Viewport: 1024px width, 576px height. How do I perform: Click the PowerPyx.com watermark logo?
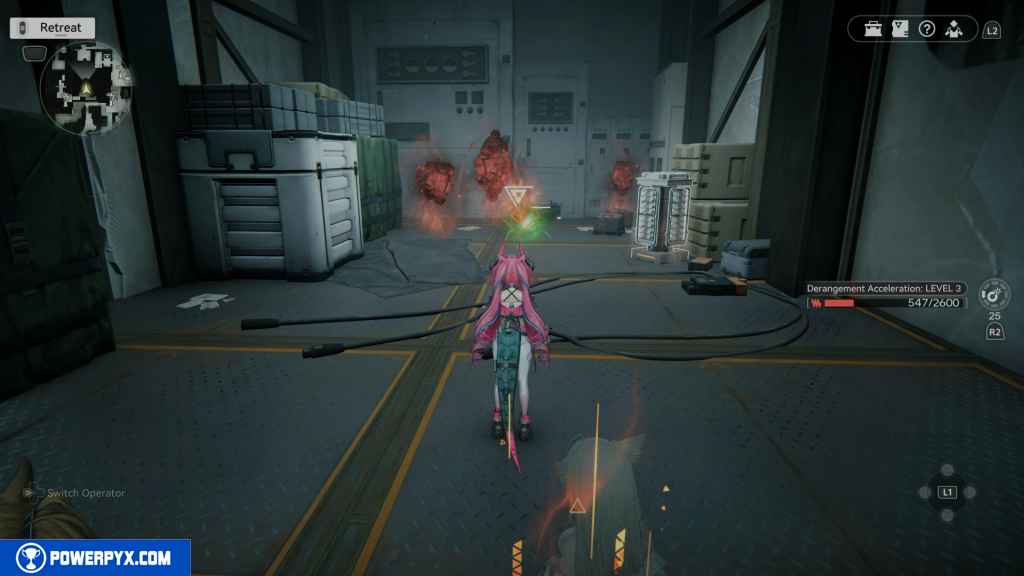point(95,558)
